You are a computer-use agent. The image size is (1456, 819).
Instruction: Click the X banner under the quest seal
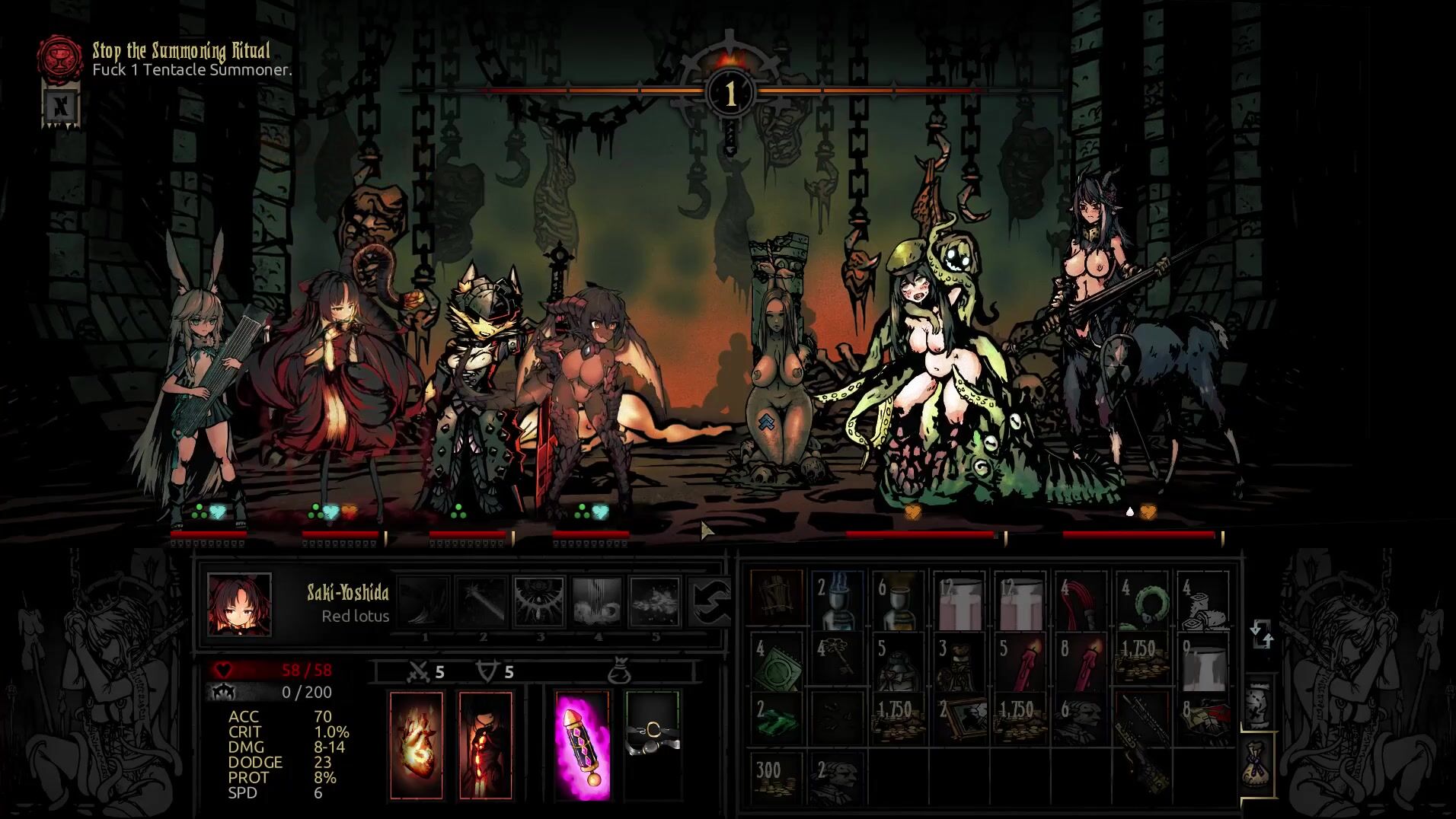(x=61, y=106)
